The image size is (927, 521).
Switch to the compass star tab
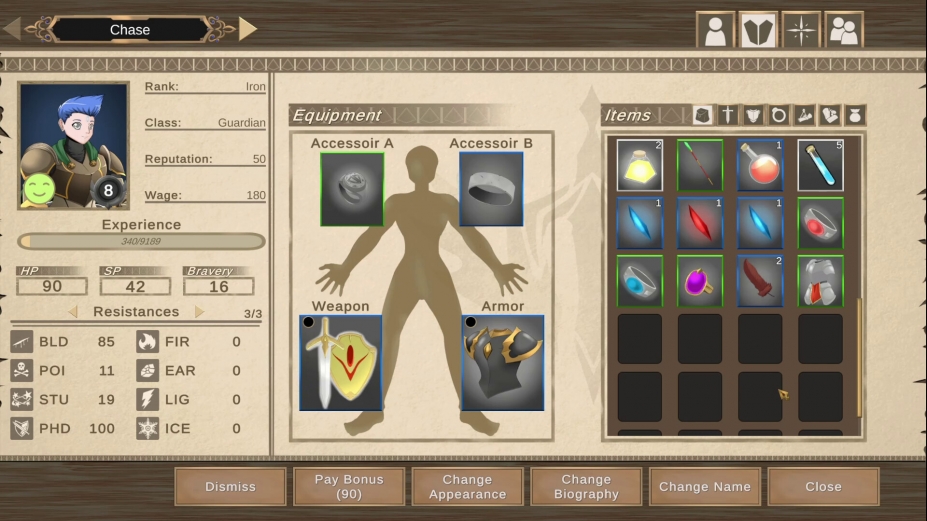[801, 30]
